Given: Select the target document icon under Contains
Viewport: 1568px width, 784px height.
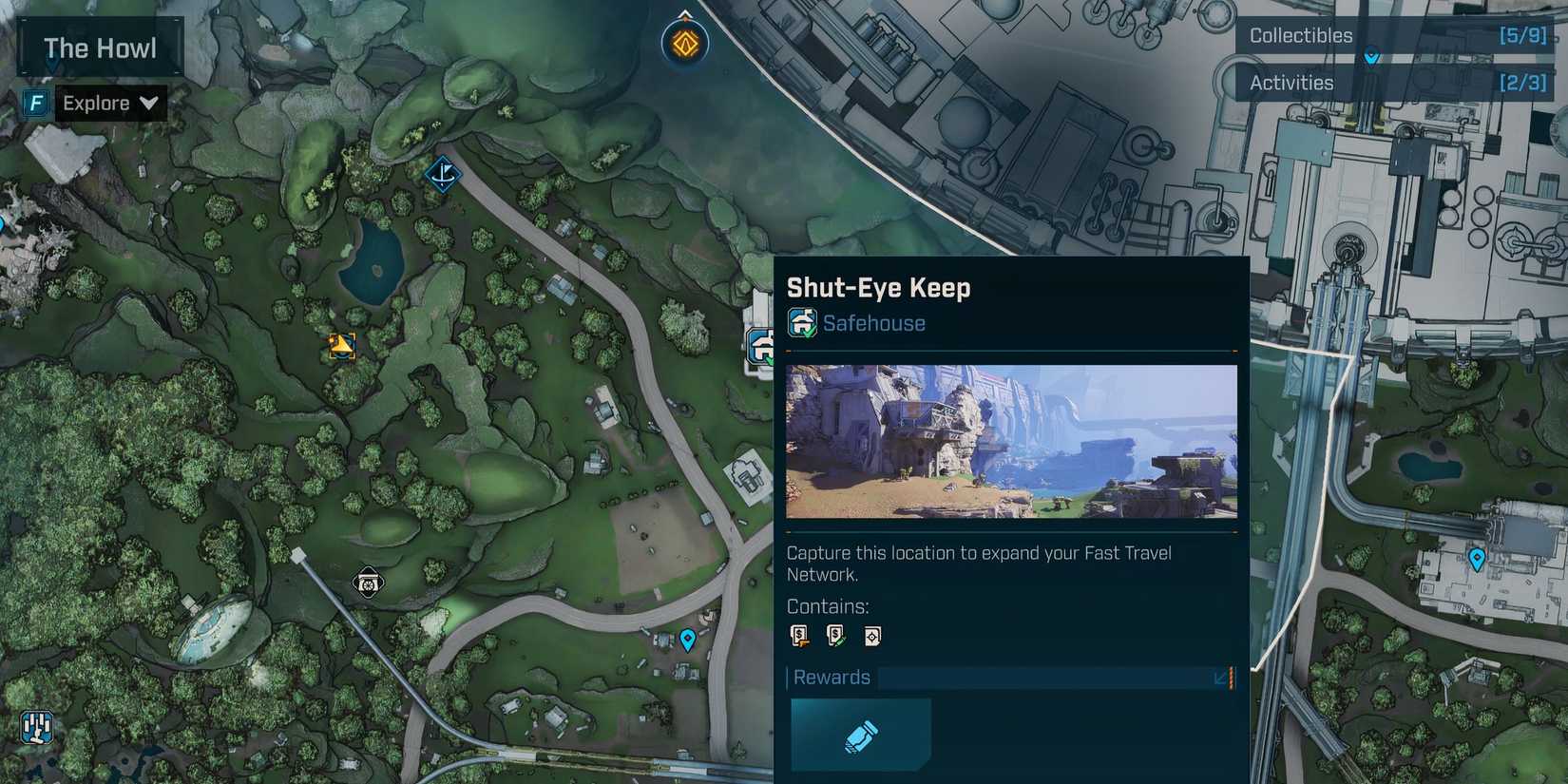Looking at the screenshot, I should [871, 635].
